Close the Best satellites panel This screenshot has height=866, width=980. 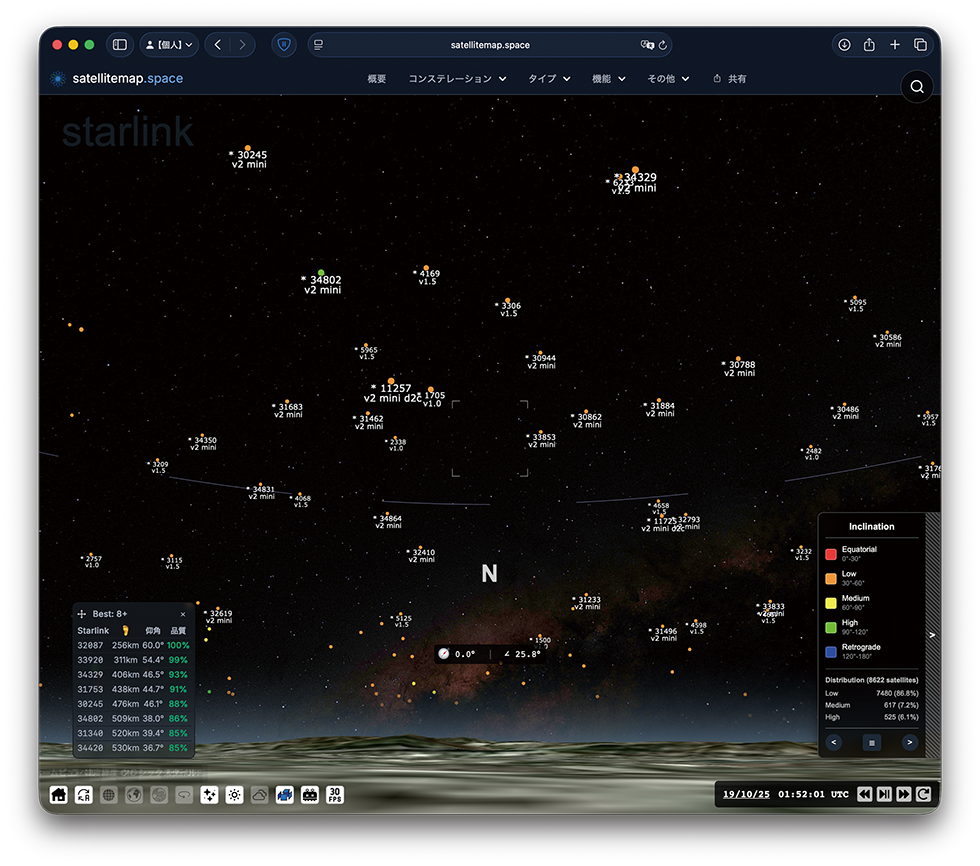click(x=183, y=614)
